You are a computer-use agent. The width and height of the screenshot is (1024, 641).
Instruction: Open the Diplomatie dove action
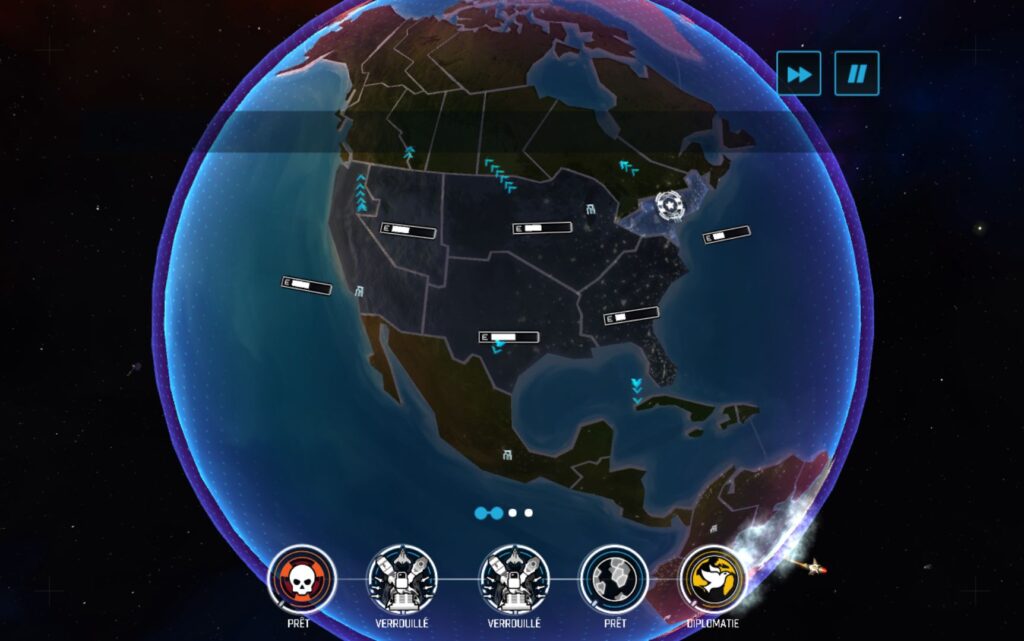713,579
